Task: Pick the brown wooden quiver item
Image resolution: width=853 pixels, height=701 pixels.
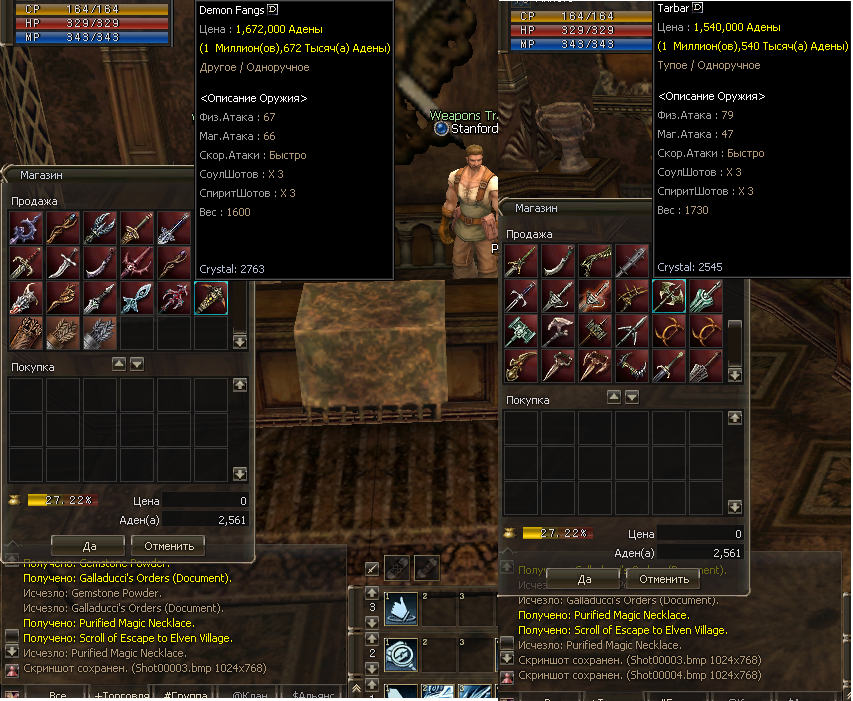Action: (x=27, y=333)
